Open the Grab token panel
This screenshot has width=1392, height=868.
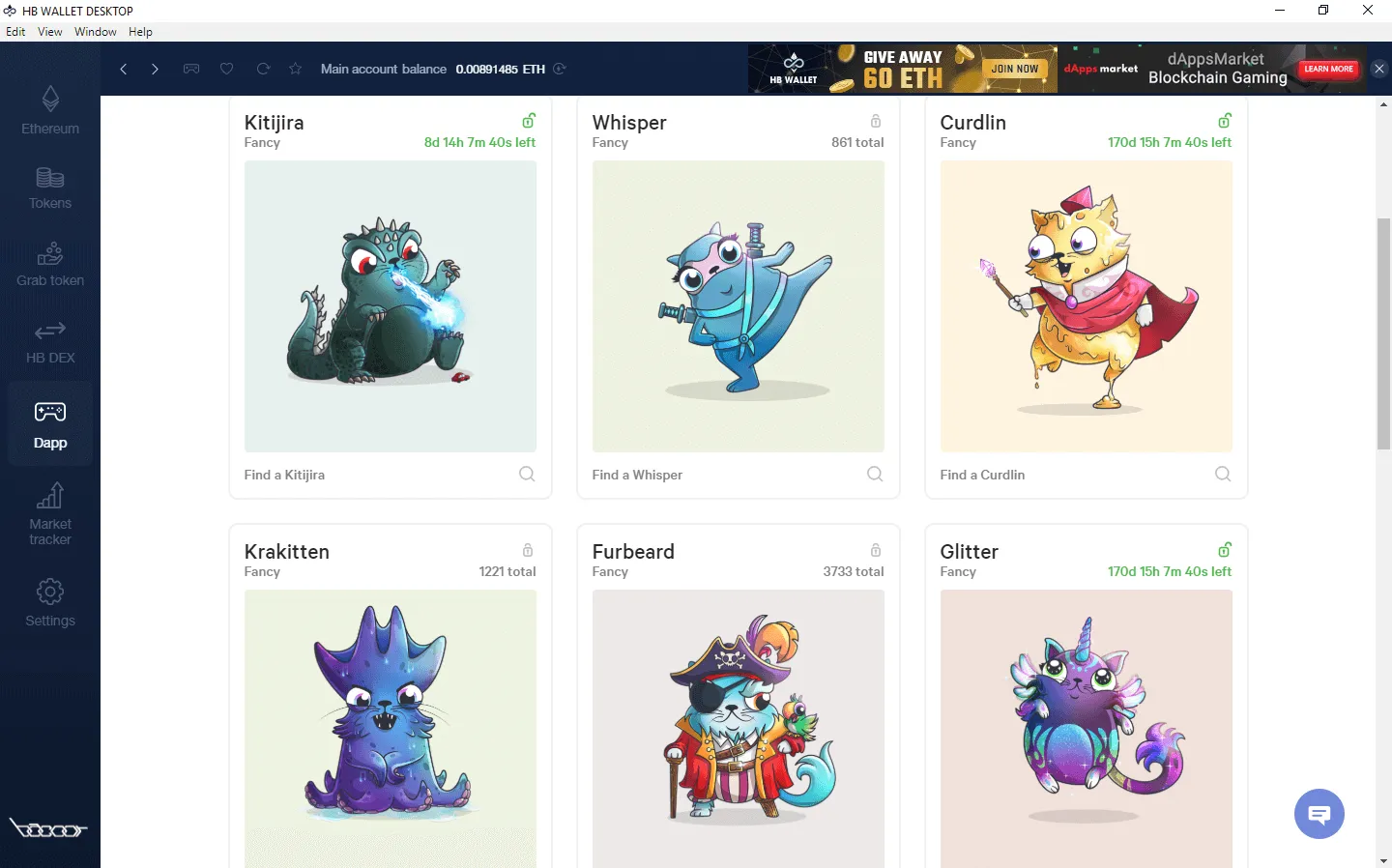click(49, 264)
